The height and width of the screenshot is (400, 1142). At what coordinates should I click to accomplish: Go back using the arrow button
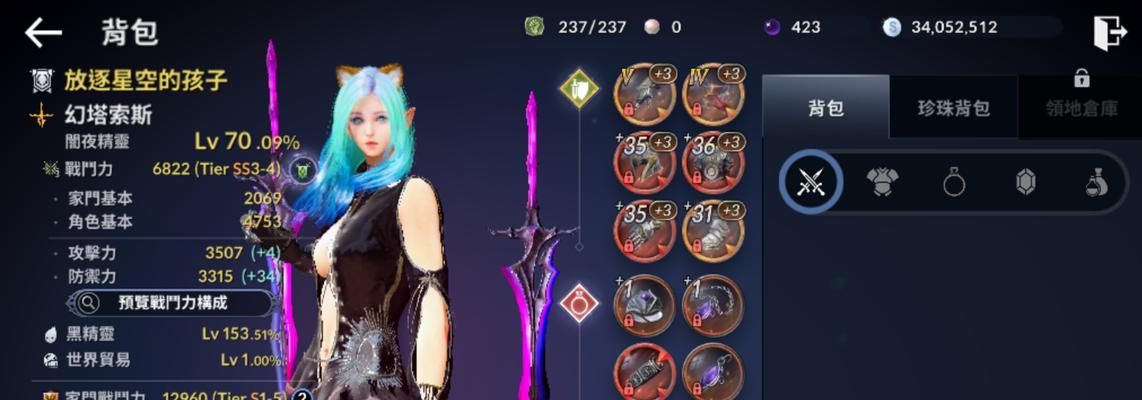click(43, 33)
